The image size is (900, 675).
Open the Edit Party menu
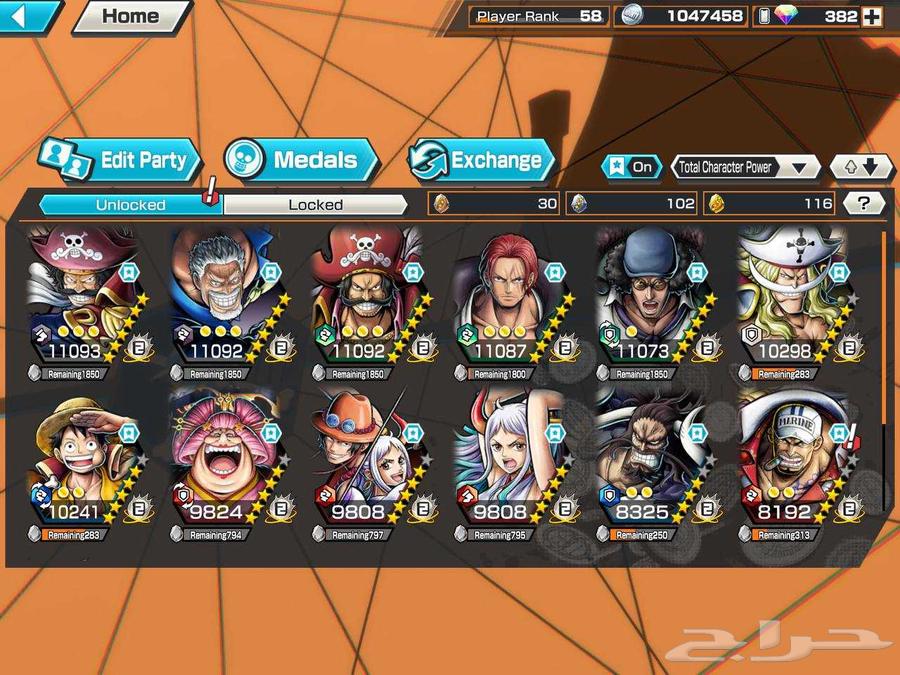coord(120,160)
